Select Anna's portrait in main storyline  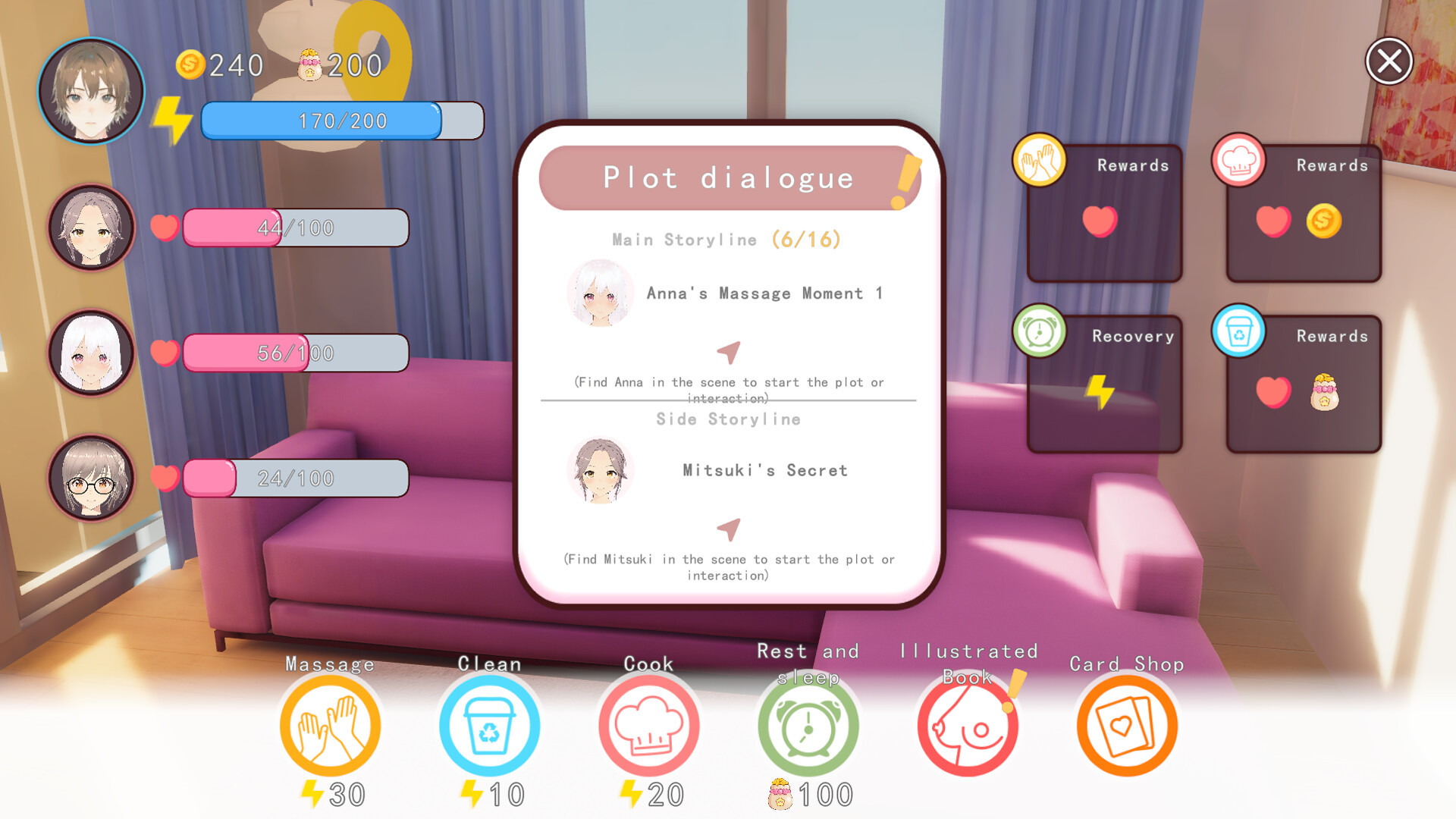600,293
